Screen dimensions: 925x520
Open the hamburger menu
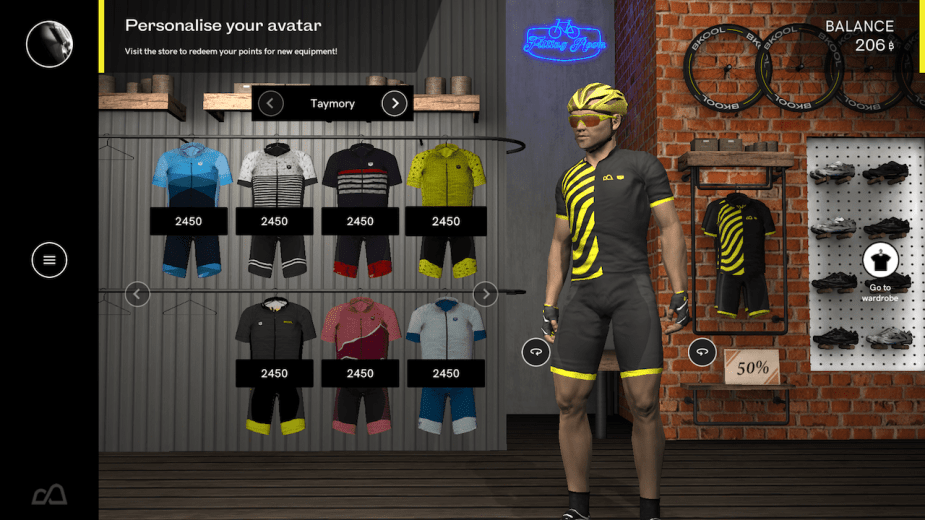(x=49, y=260)
